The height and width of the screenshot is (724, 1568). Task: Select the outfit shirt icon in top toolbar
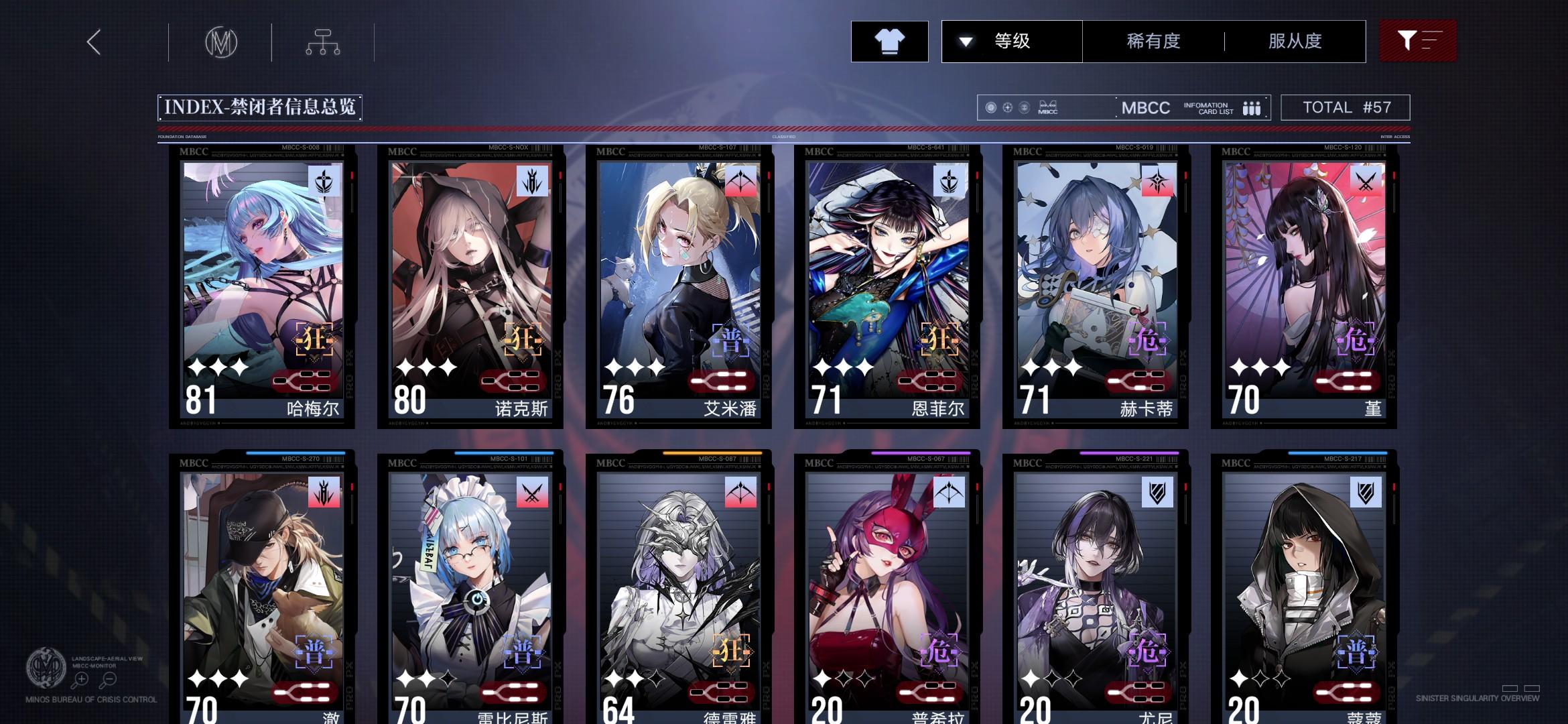coord(889,42)
